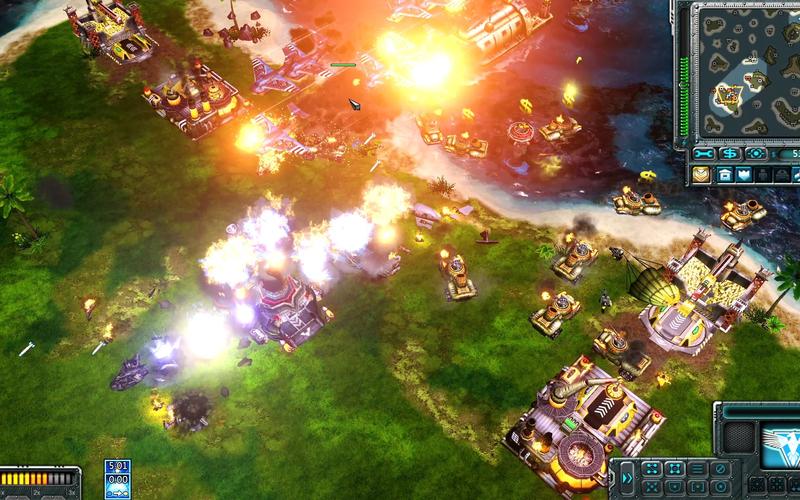The width and height of the screenshot is (800, 500).
Task: Select the gold shield production tab
Action: (x=702, y=174)
